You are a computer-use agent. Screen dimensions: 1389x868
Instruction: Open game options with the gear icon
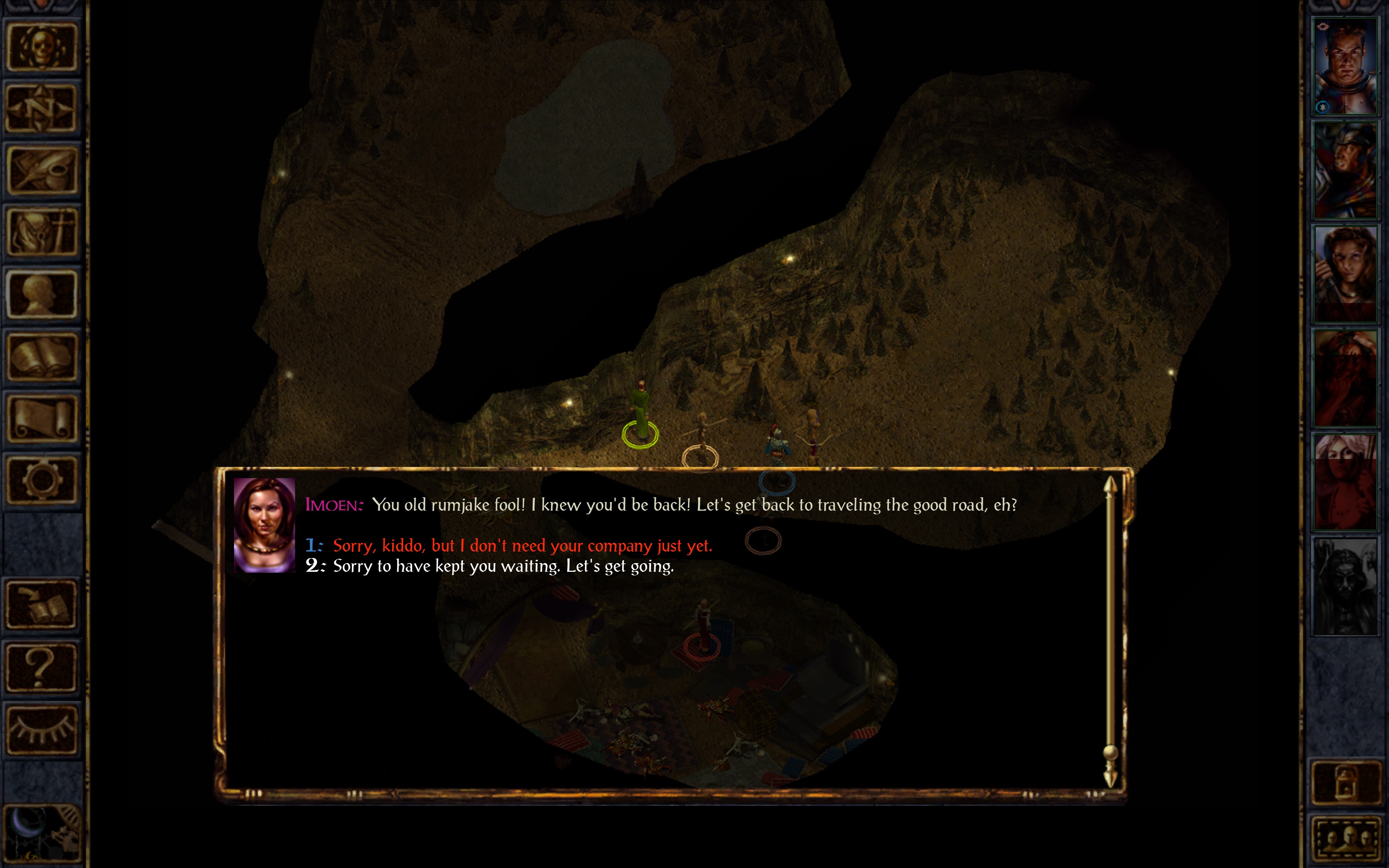click(x=41, y=480)
